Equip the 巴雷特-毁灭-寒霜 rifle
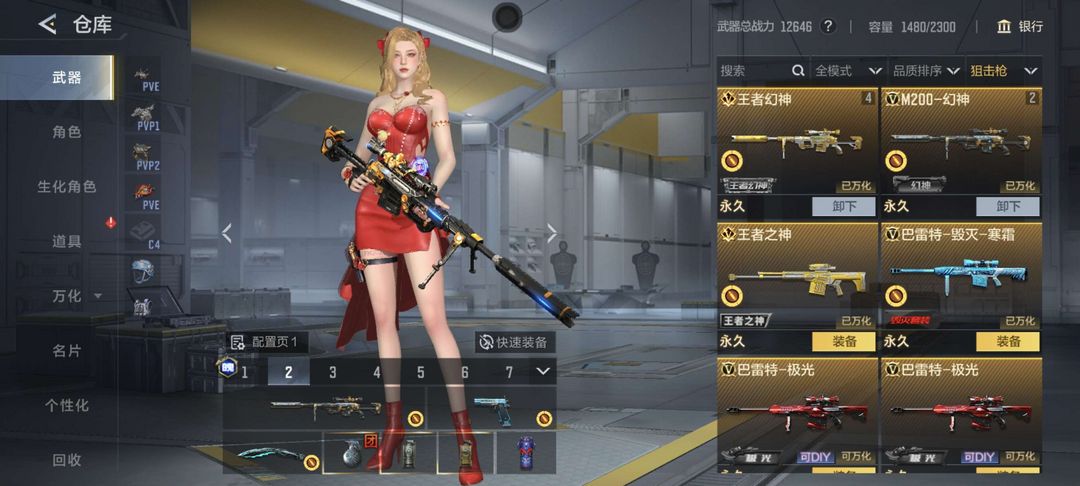 click(x=1008, y=341)
